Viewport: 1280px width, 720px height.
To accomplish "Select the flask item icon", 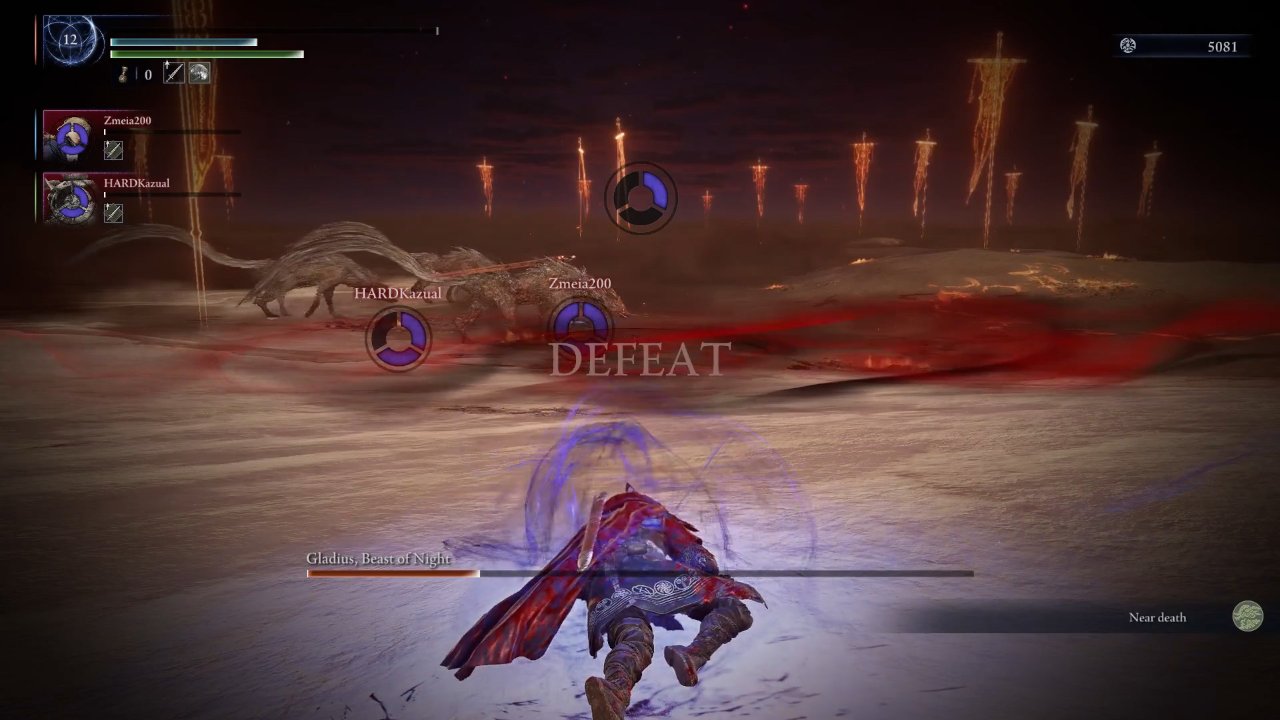I will coord(126,73).
